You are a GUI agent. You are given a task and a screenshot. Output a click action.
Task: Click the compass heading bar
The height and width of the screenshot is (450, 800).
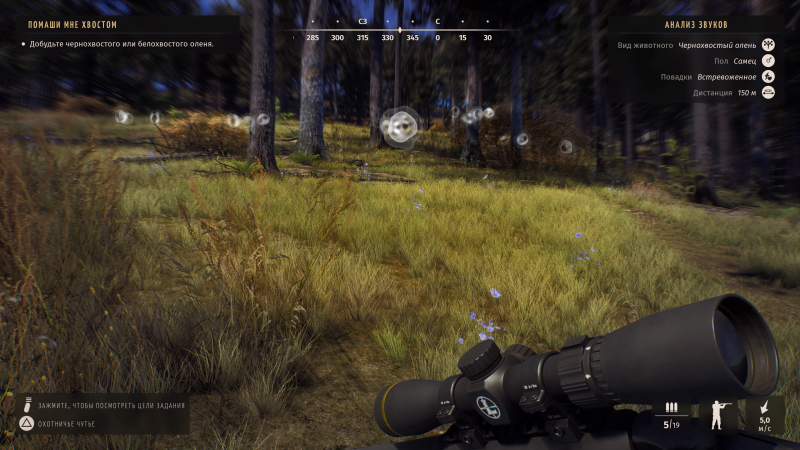[399, 31]
